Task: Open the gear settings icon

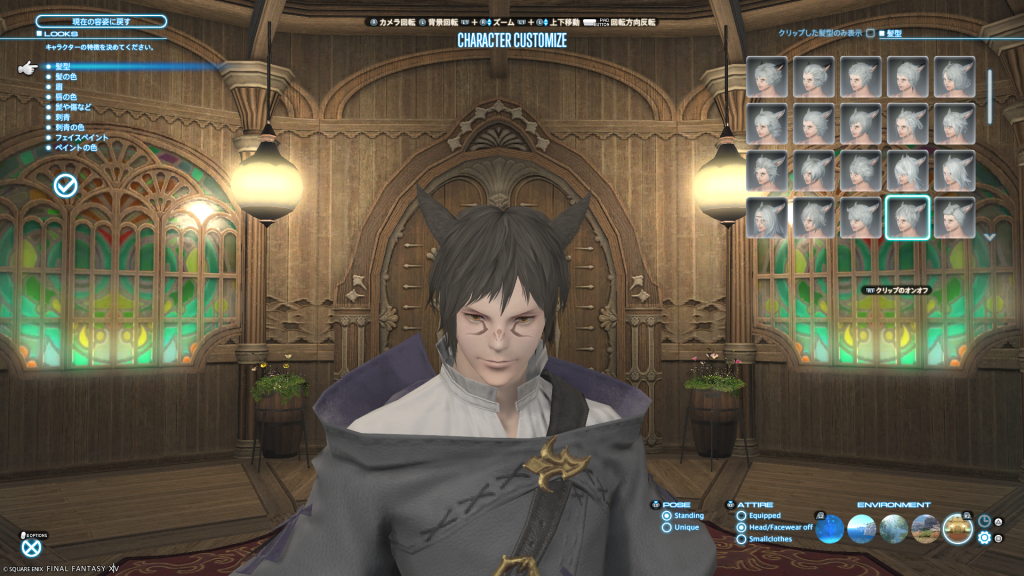Action: [x=984, y=538]
